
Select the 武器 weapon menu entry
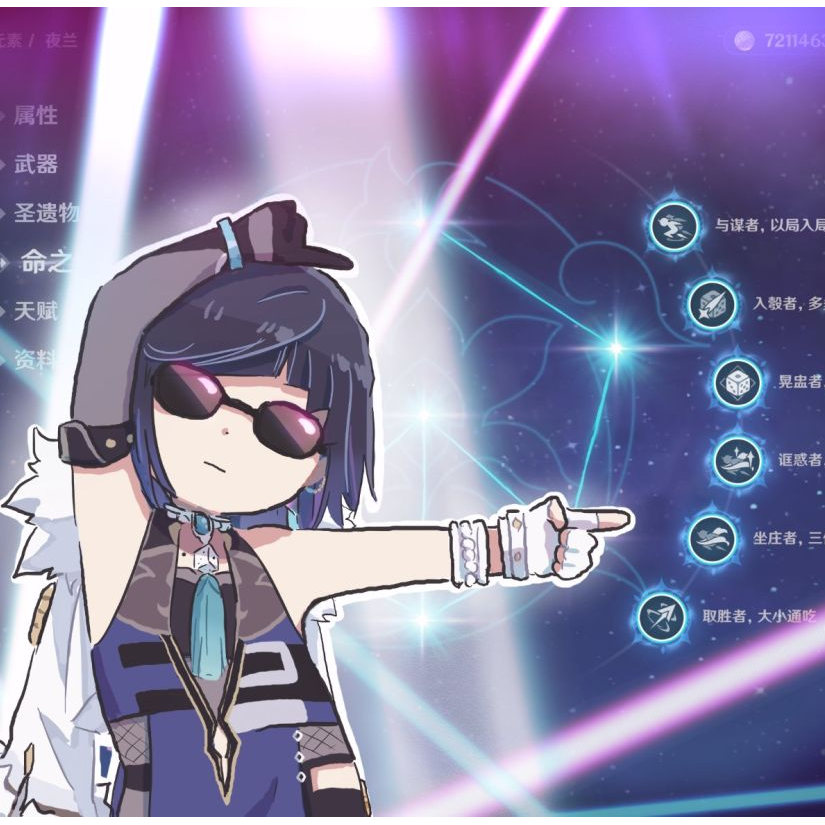36,165
